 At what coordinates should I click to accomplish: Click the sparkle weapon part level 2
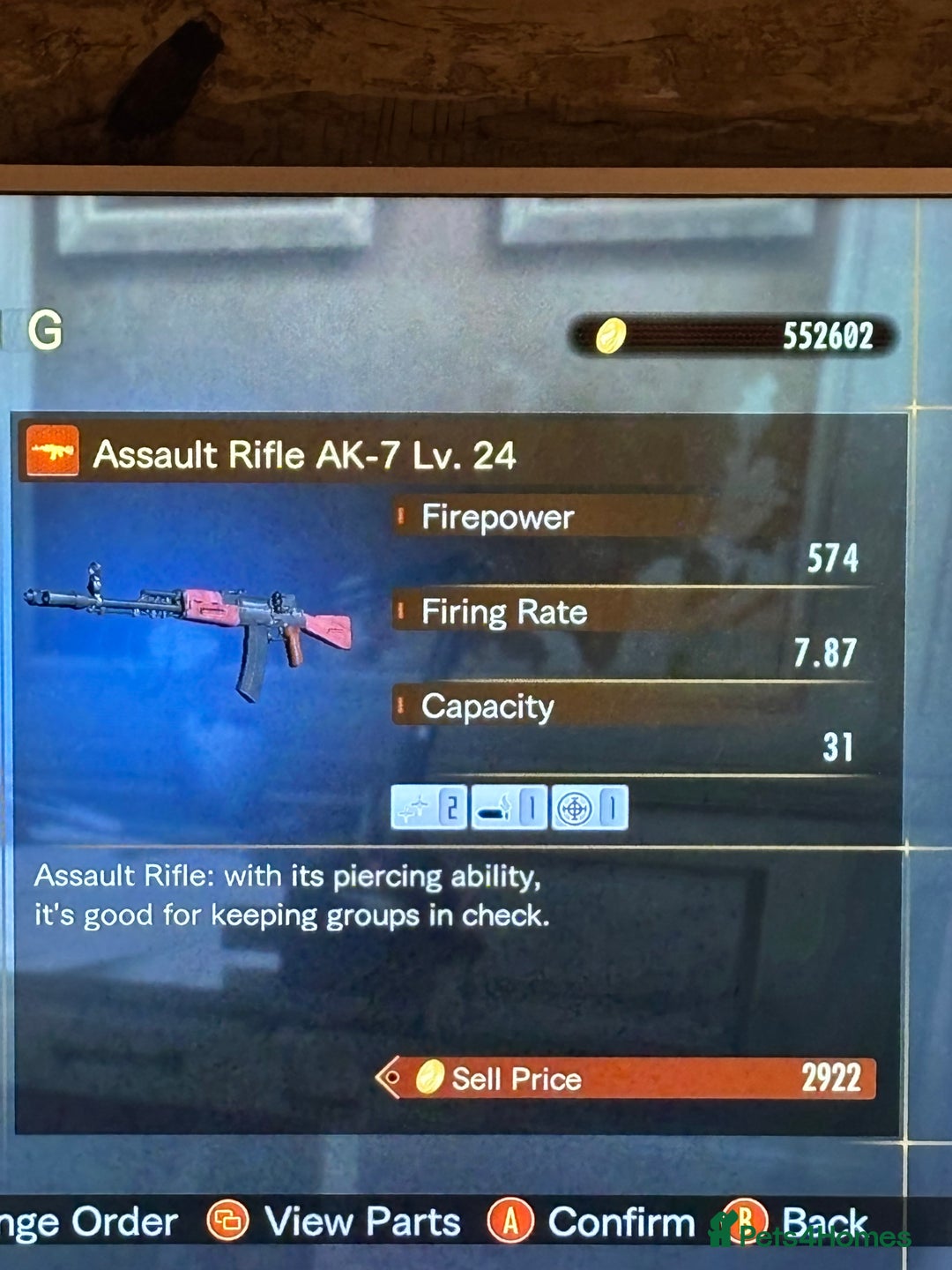[429, 807]
